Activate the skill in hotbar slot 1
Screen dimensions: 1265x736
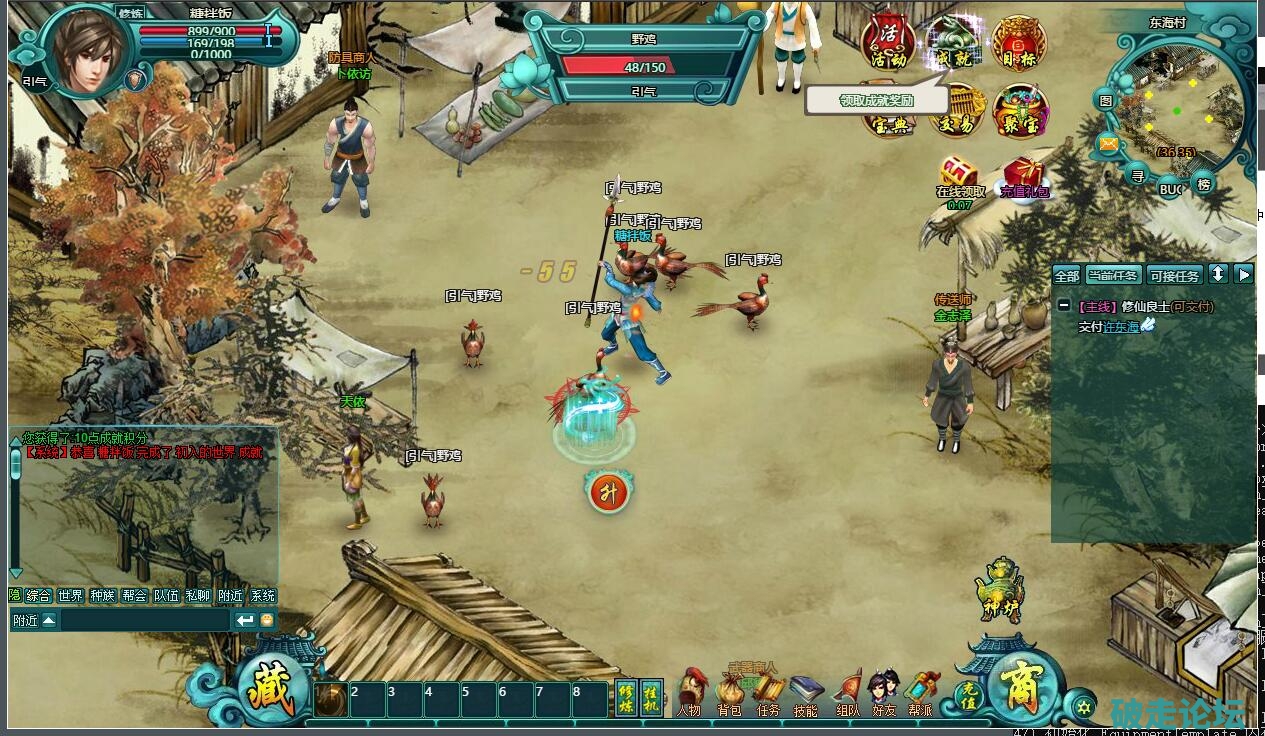coord(331,699)
